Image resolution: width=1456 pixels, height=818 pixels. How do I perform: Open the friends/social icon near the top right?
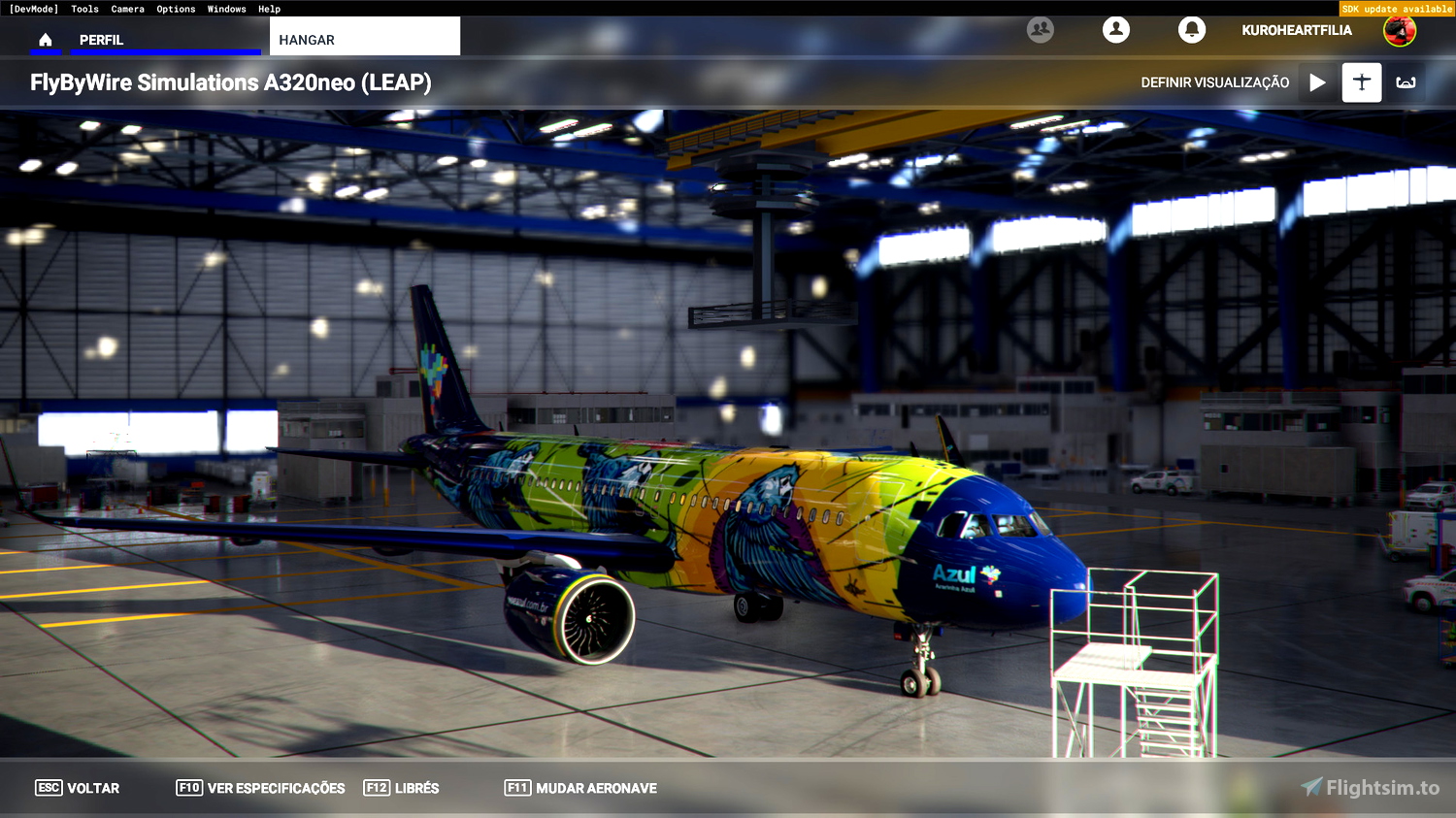click(x=1041, y=30)
